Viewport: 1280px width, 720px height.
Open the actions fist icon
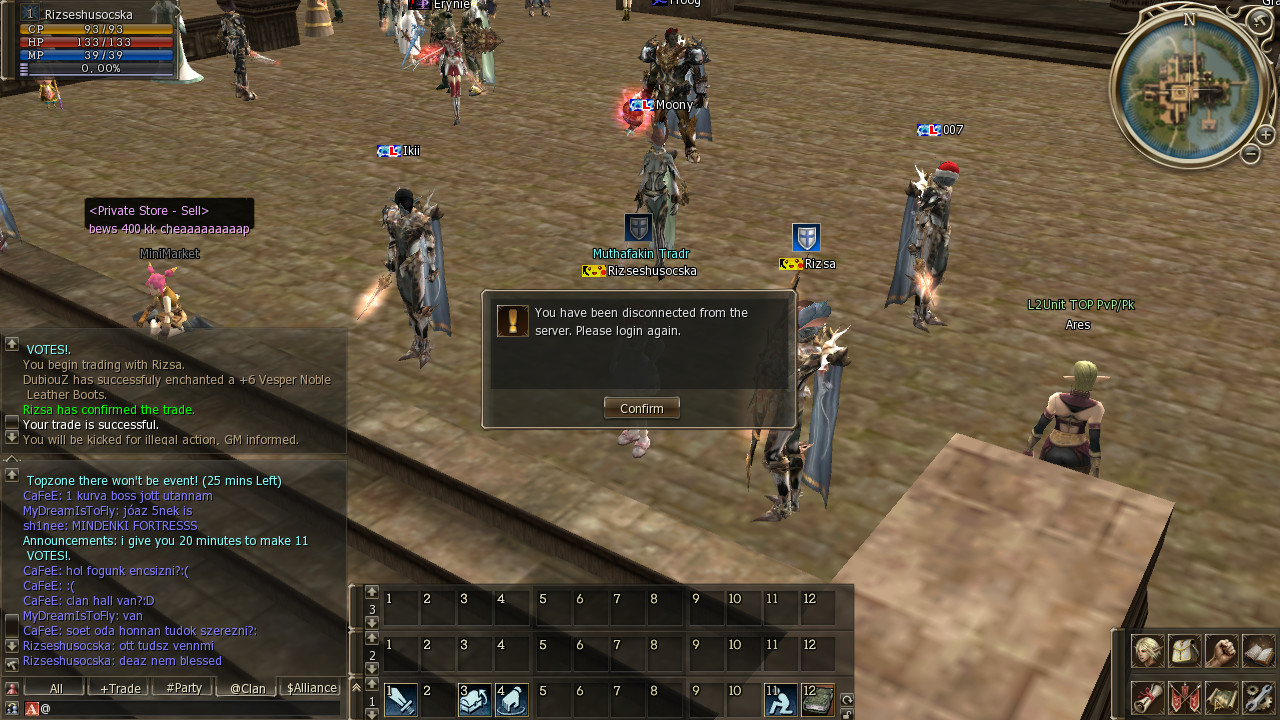(1221, 651)
